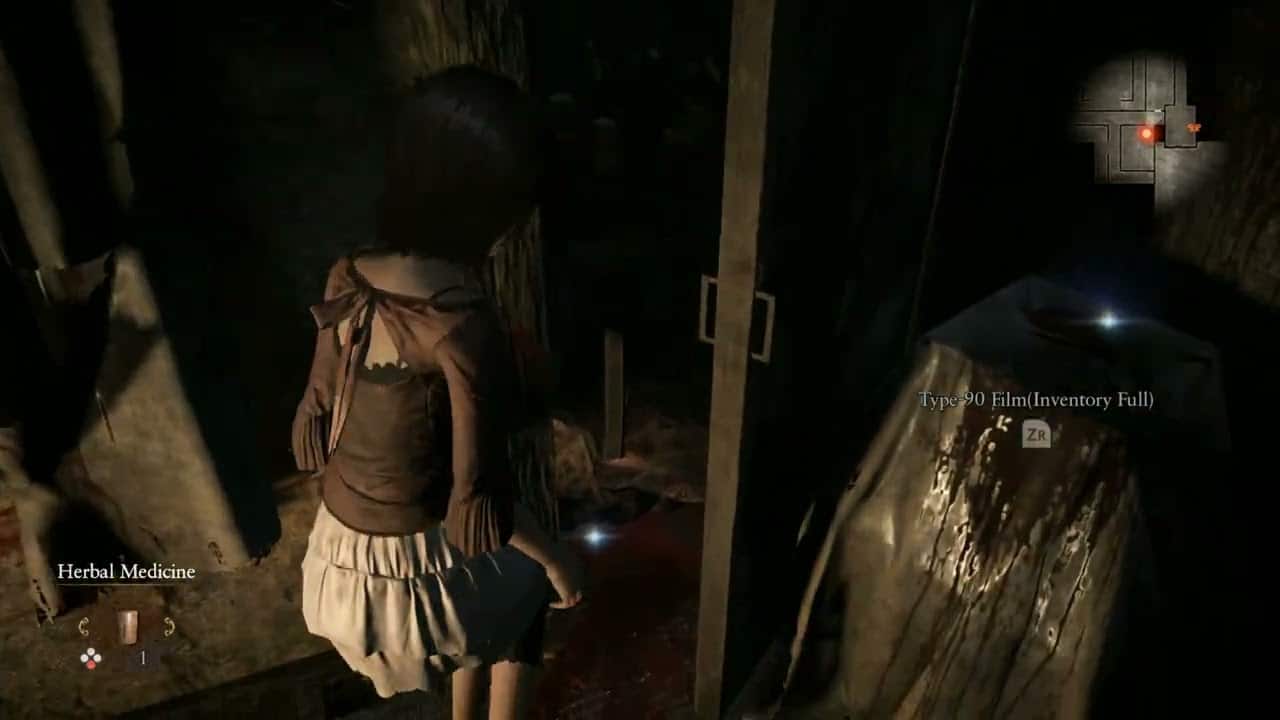
Task: Expand the current room on the minimap
Action: (1178, 125)
